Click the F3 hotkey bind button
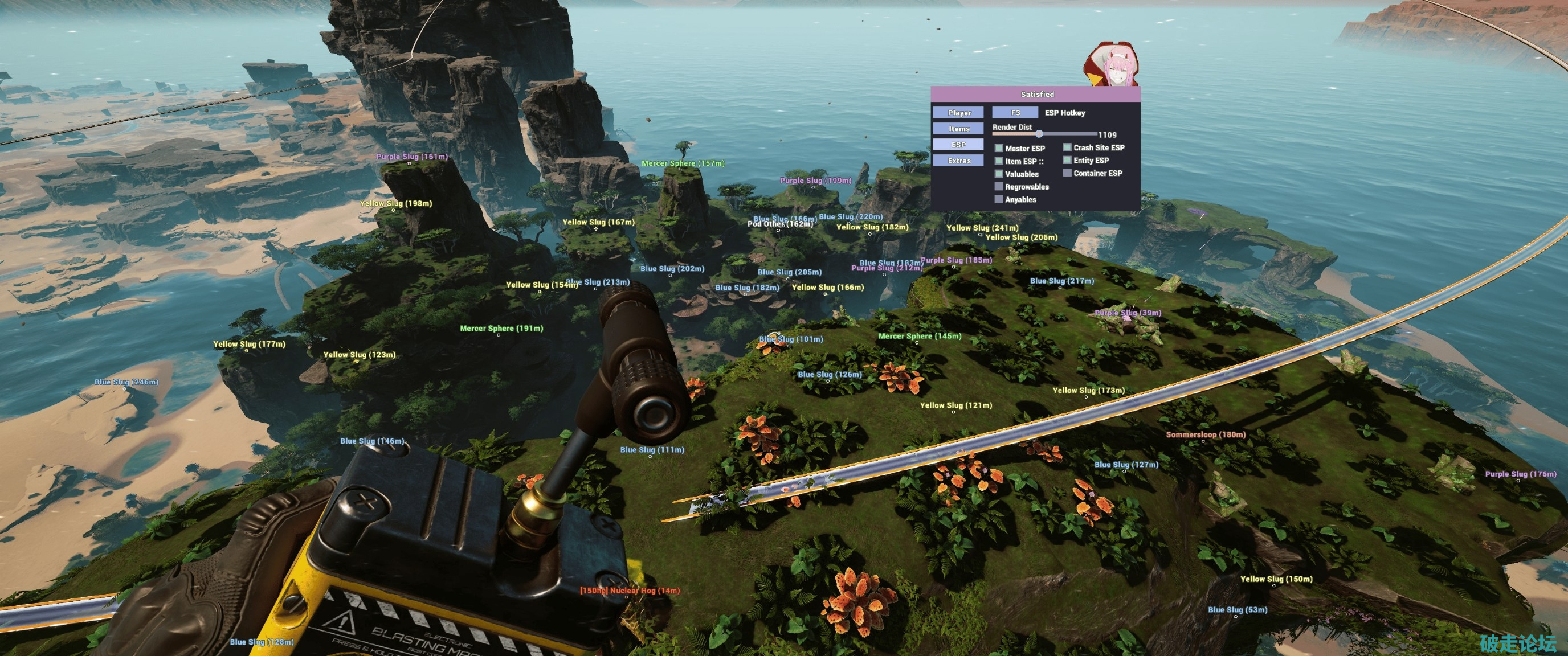The image size is (1568, 656). pyautogui.click(x=1015, y=113)
